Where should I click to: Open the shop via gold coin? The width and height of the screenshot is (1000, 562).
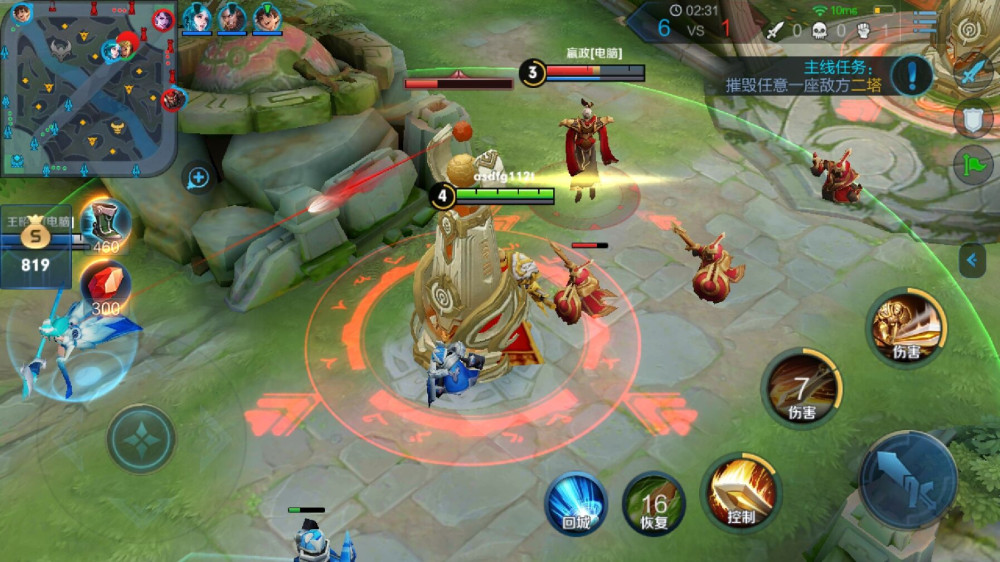pyautogui.click(x=36, y=245)
